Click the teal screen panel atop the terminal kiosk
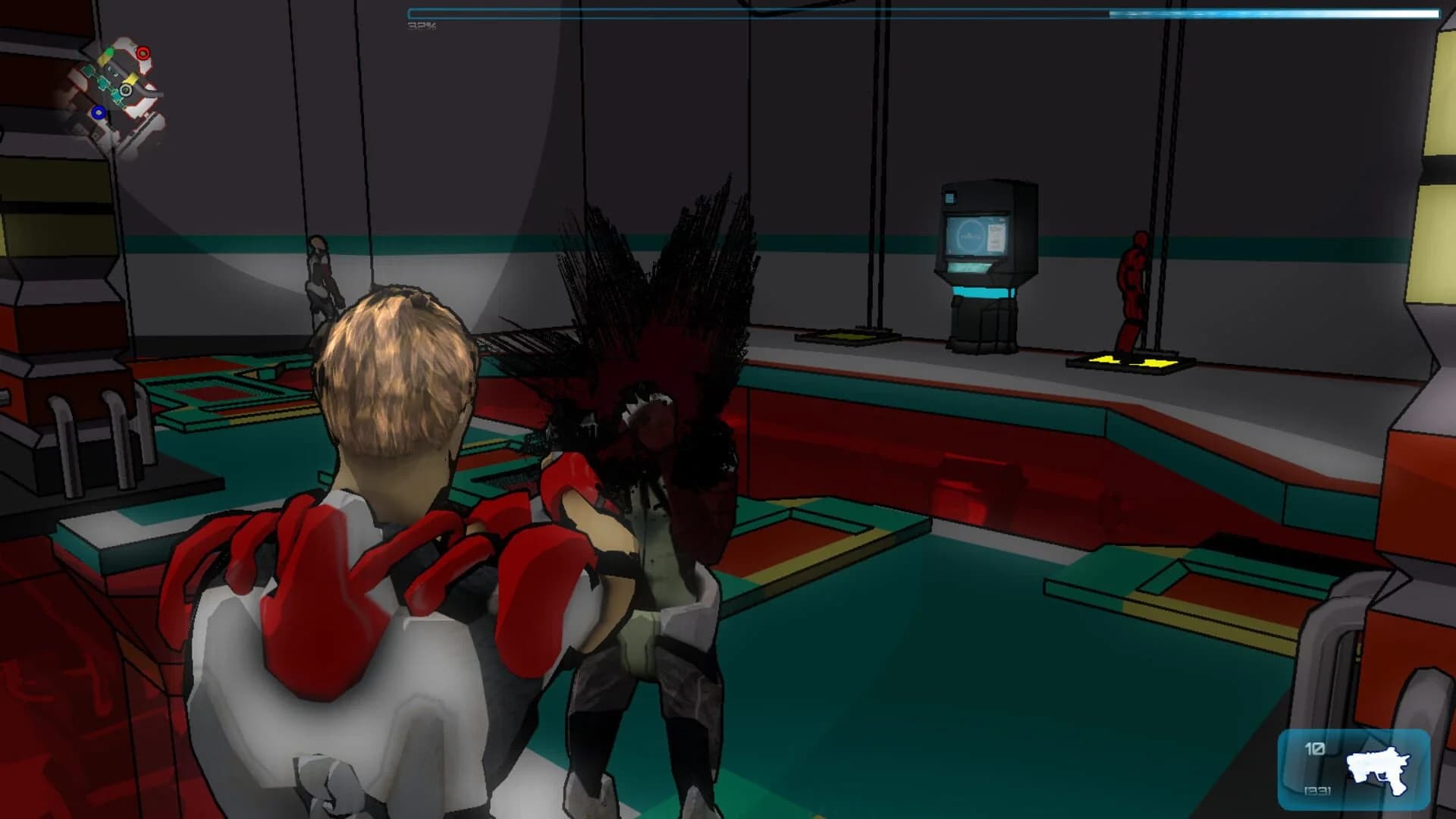The width and height of the screenshot is (1456, 819). [950, 199]
